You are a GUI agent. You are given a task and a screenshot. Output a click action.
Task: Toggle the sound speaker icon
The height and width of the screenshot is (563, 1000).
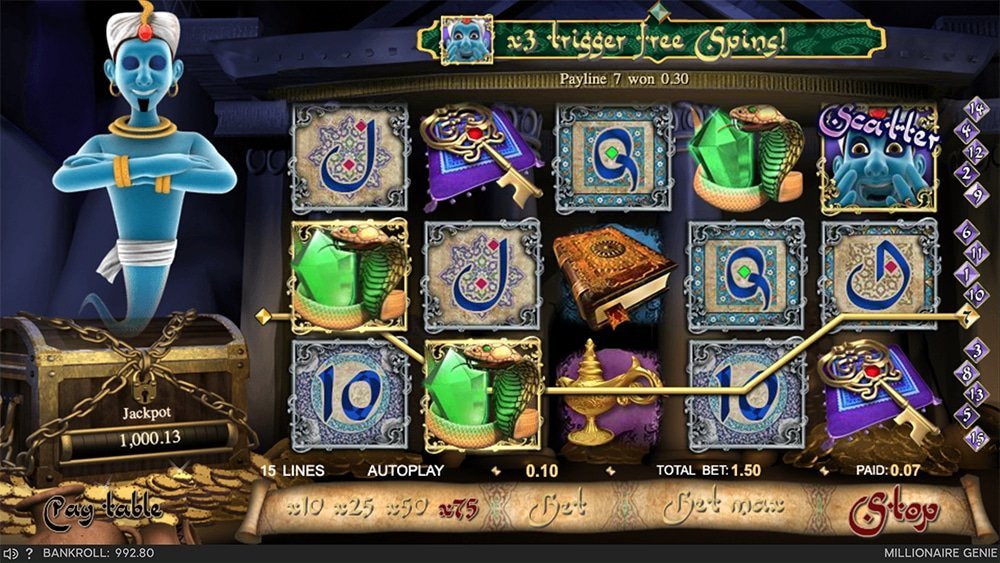tap(10, 553)
